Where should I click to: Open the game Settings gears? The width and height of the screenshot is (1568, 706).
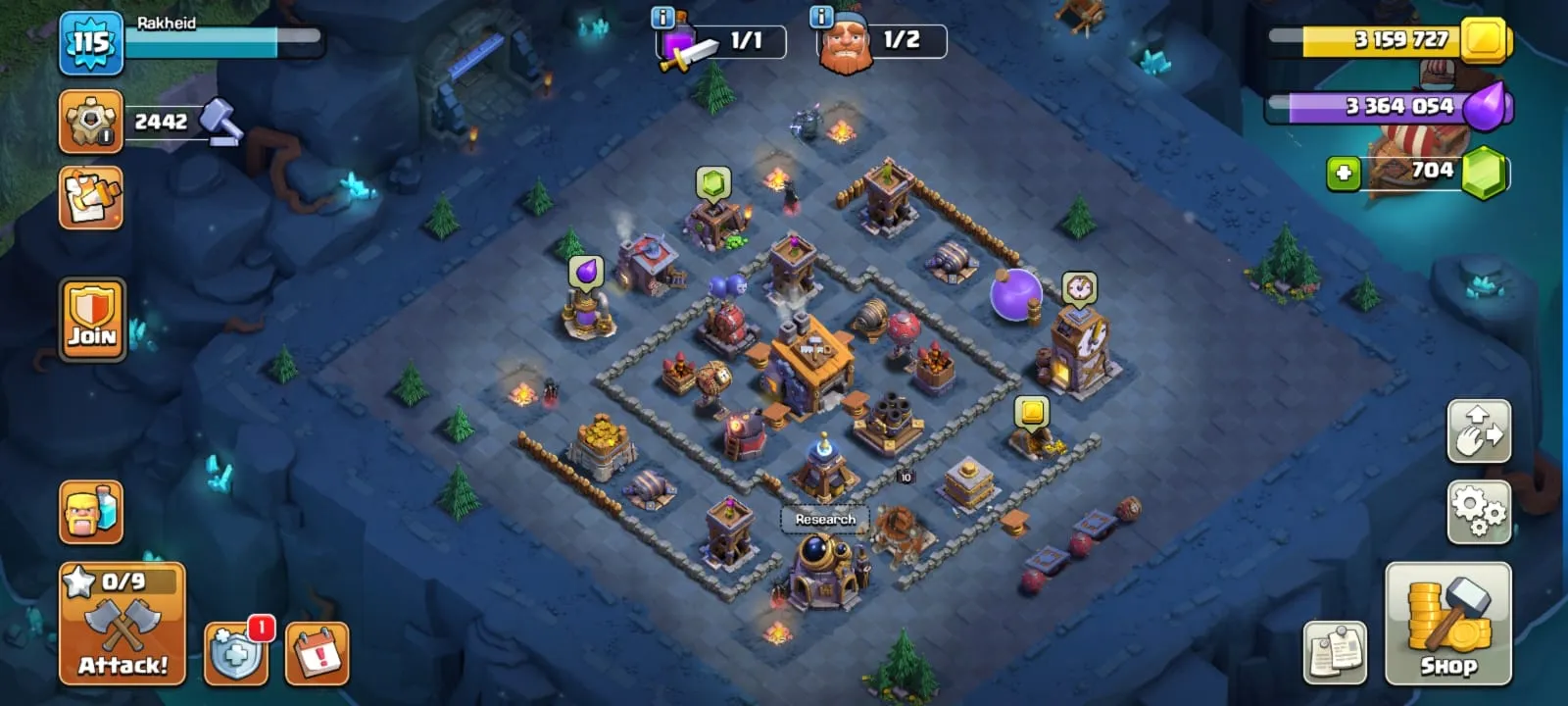pyautogui.click(x=1480, y=509)
